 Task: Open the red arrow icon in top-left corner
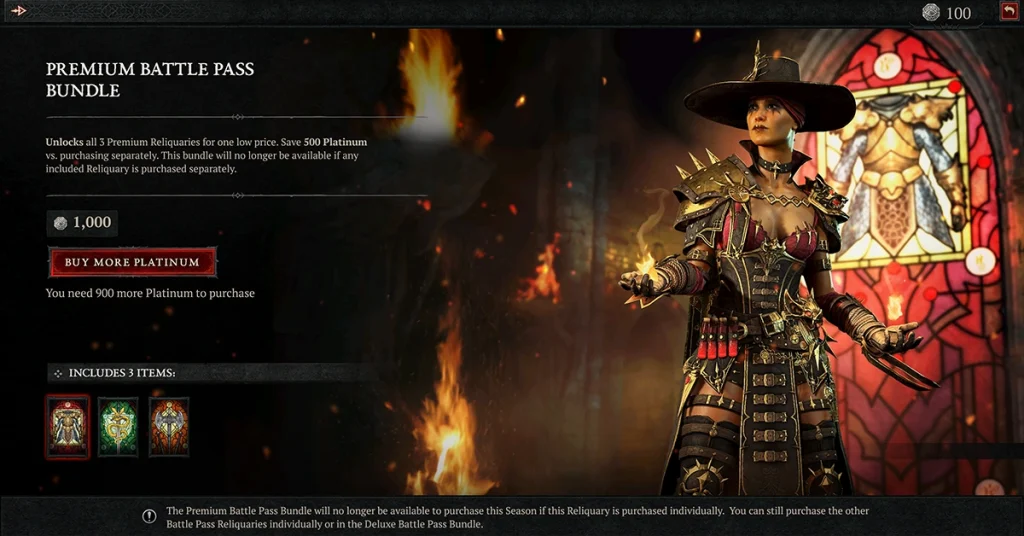[18, 11]
